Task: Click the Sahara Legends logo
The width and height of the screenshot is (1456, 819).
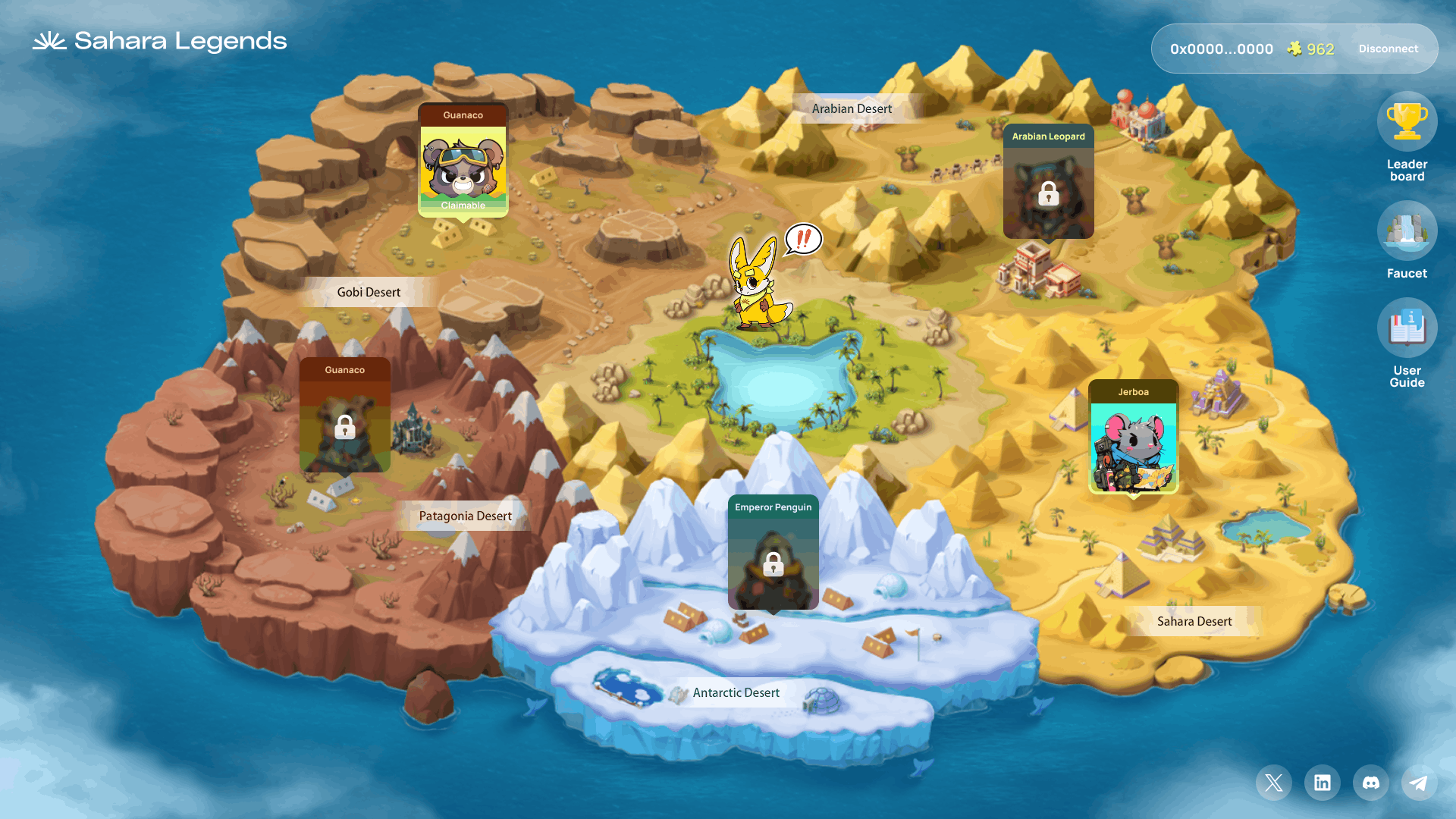Action: point(160,41)
